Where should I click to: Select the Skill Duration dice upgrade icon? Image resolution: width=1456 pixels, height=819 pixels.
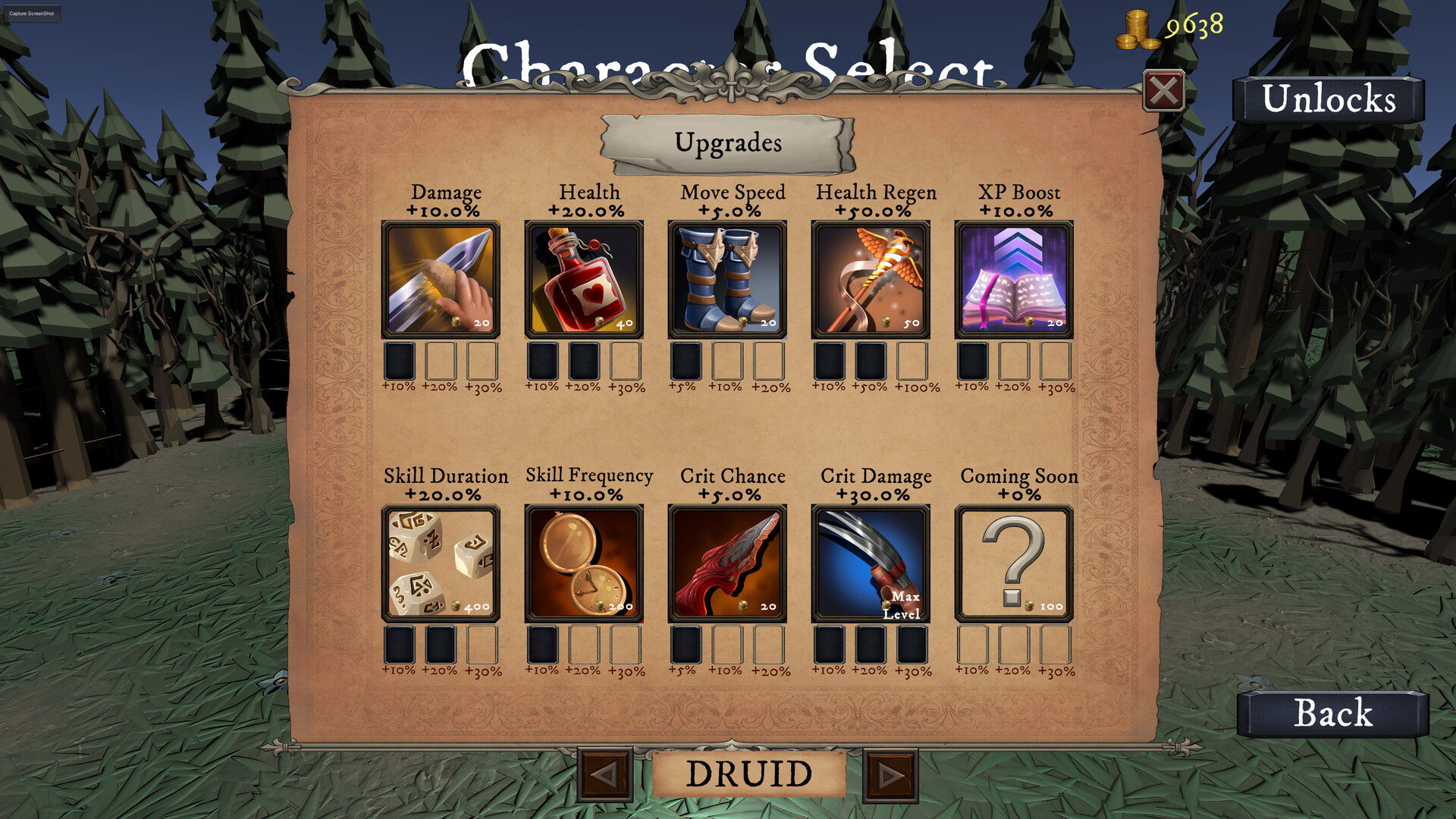[x=442, y=562]
